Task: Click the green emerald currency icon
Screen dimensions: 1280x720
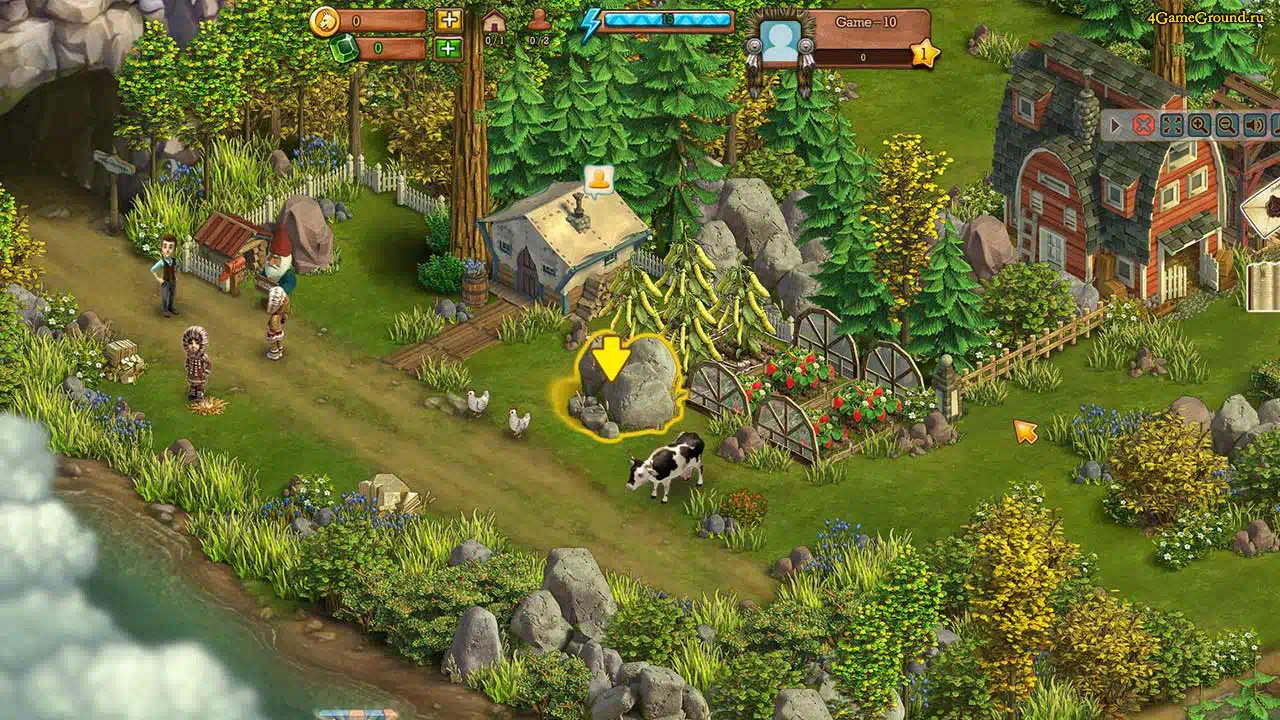Action: point(344,49)
